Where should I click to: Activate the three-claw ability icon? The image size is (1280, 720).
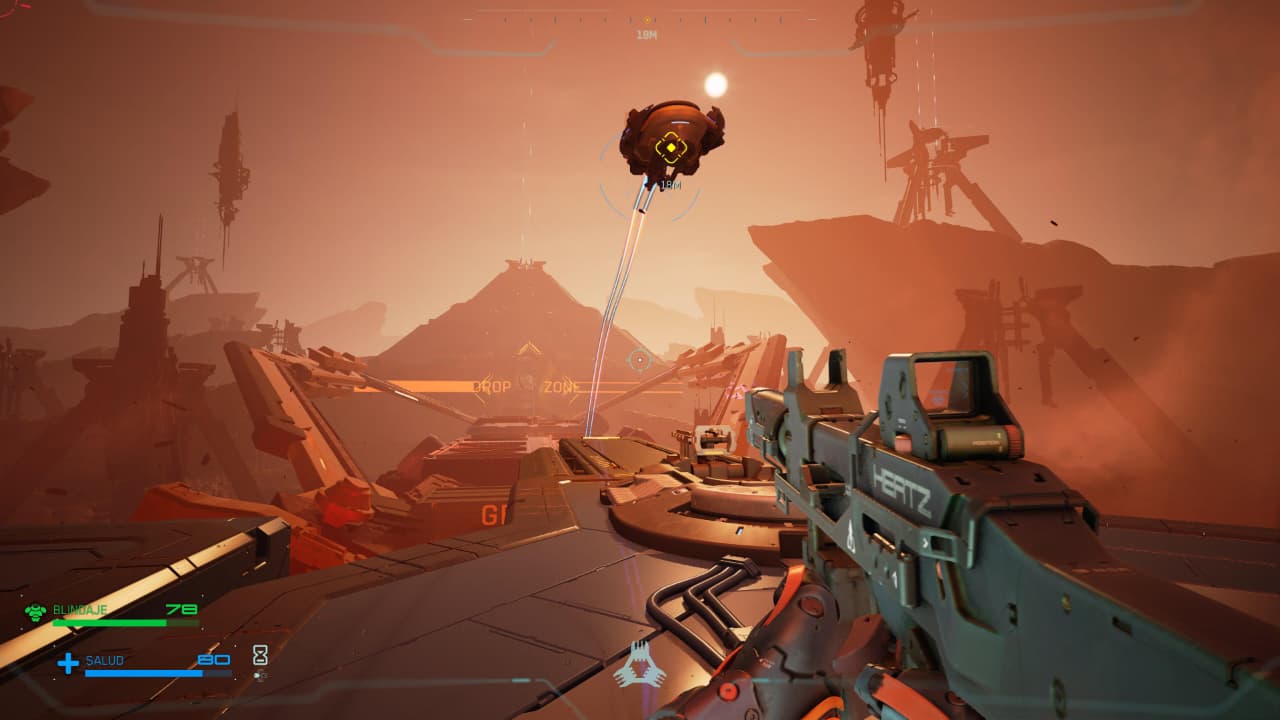[x=639, y=664]
